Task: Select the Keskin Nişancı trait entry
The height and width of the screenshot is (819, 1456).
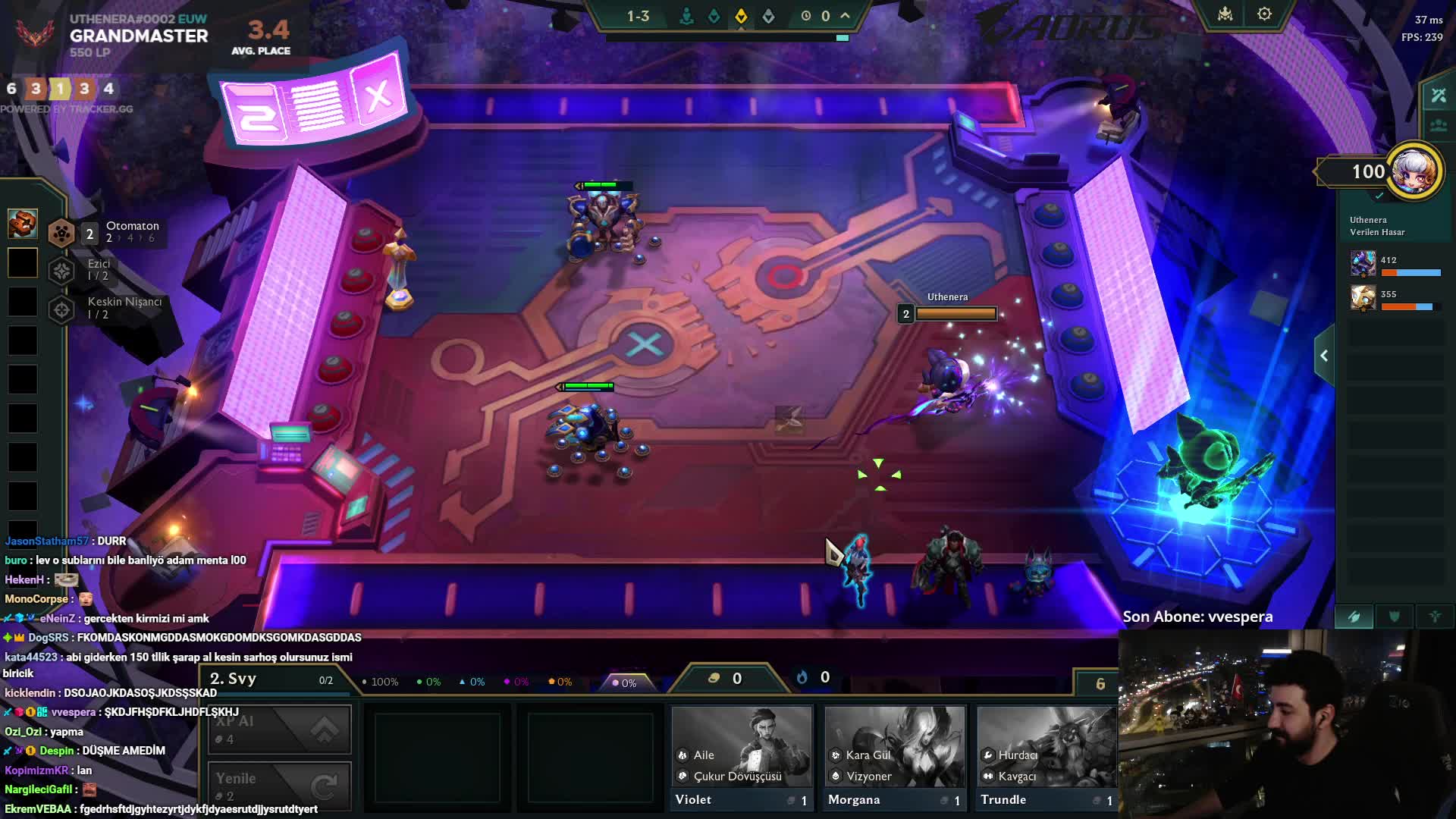Action: (x=106, y=308)
